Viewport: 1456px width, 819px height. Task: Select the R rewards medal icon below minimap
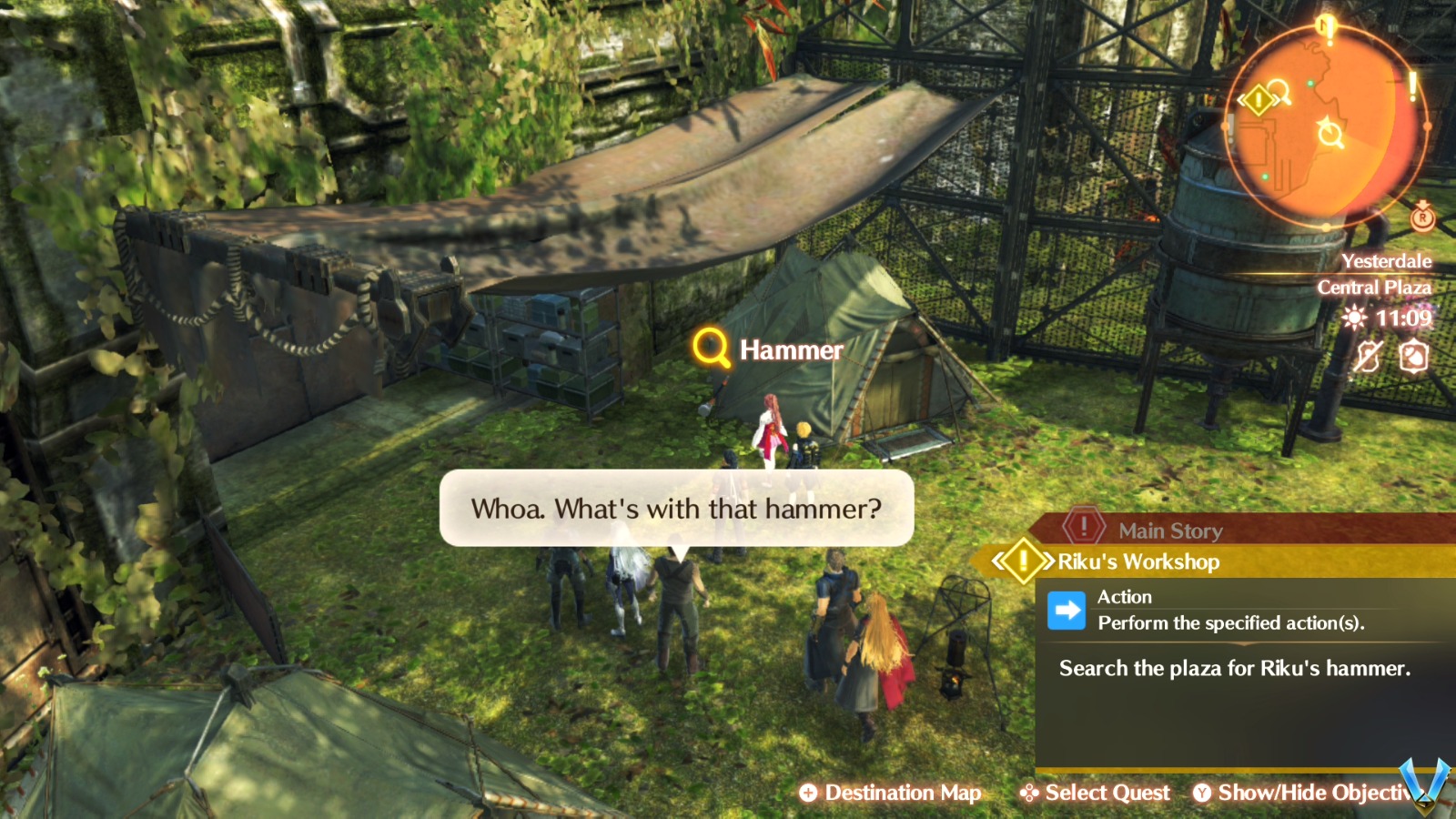(x=1423, y=218)
